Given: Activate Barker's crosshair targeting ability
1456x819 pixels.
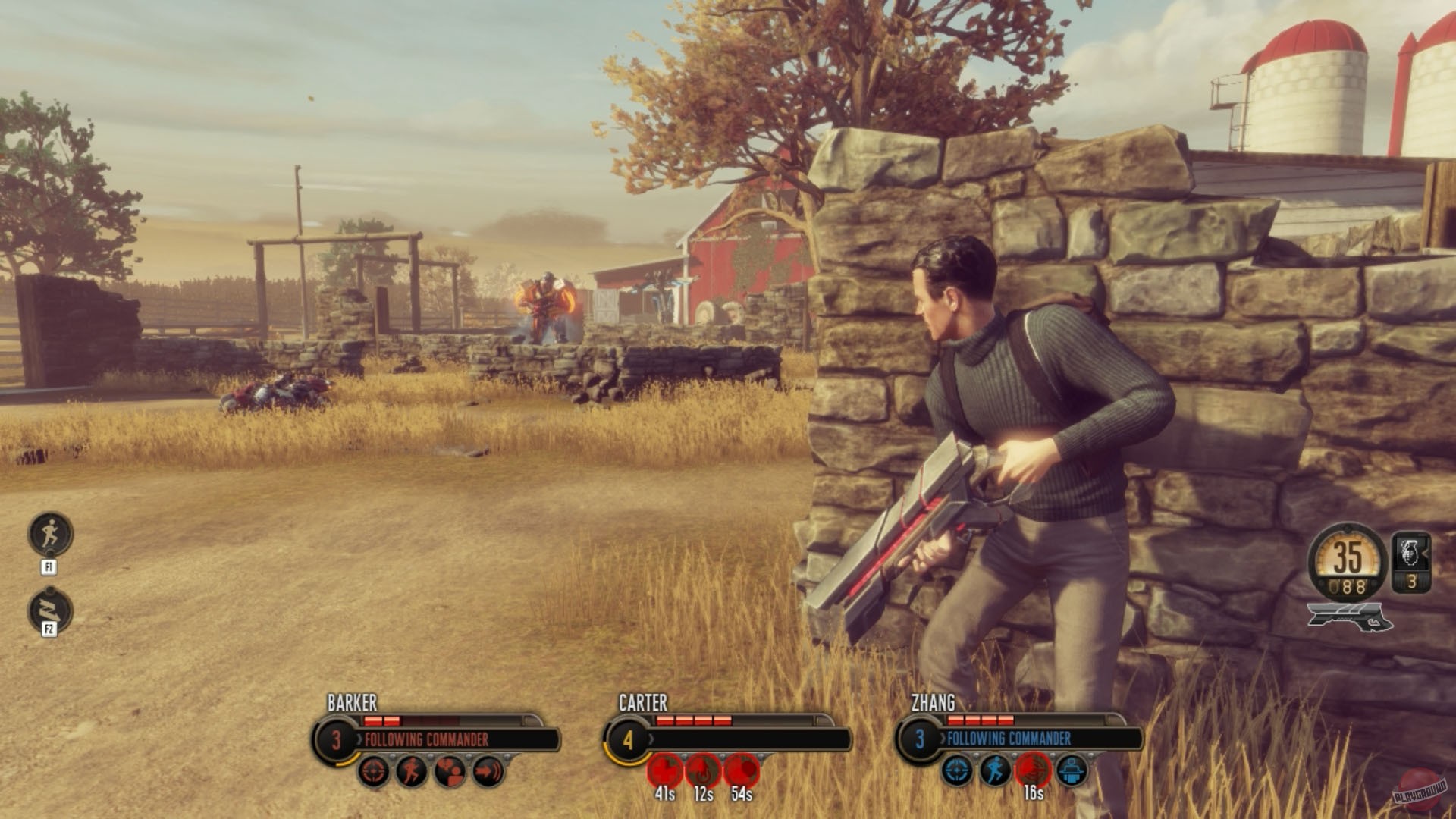Looking at the screenshot, I should [374, 771].
